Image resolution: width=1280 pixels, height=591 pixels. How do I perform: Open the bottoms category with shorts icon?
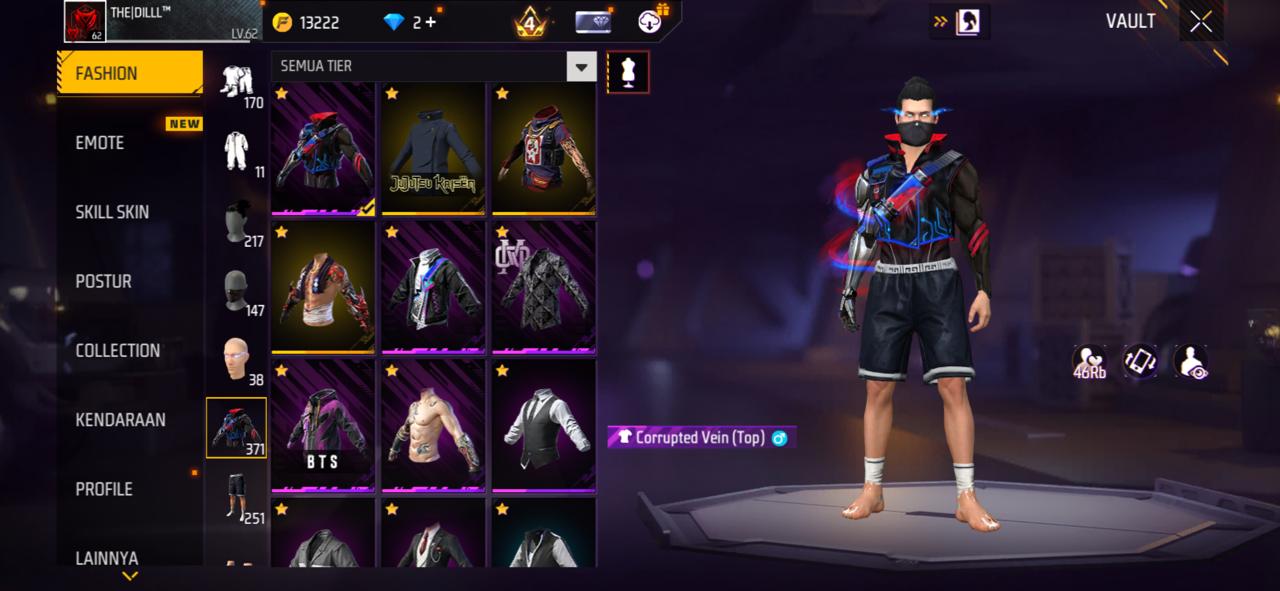click(237, 496)
